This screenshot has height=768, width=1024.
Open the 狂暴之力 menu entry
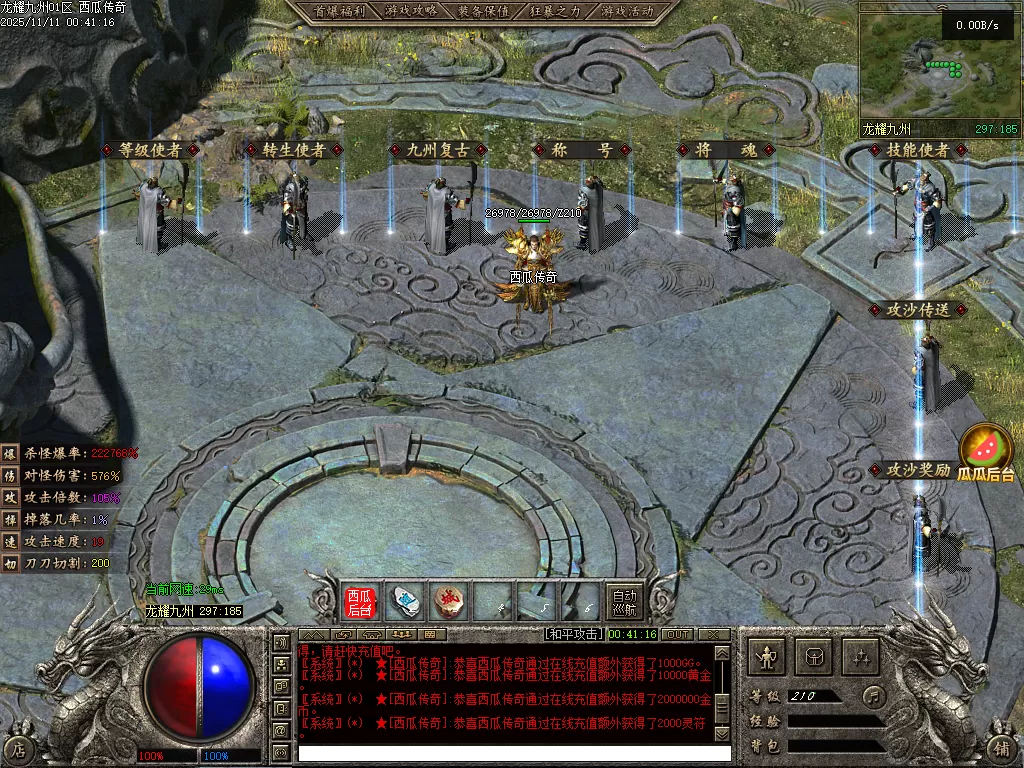click(x=555, y=11)
